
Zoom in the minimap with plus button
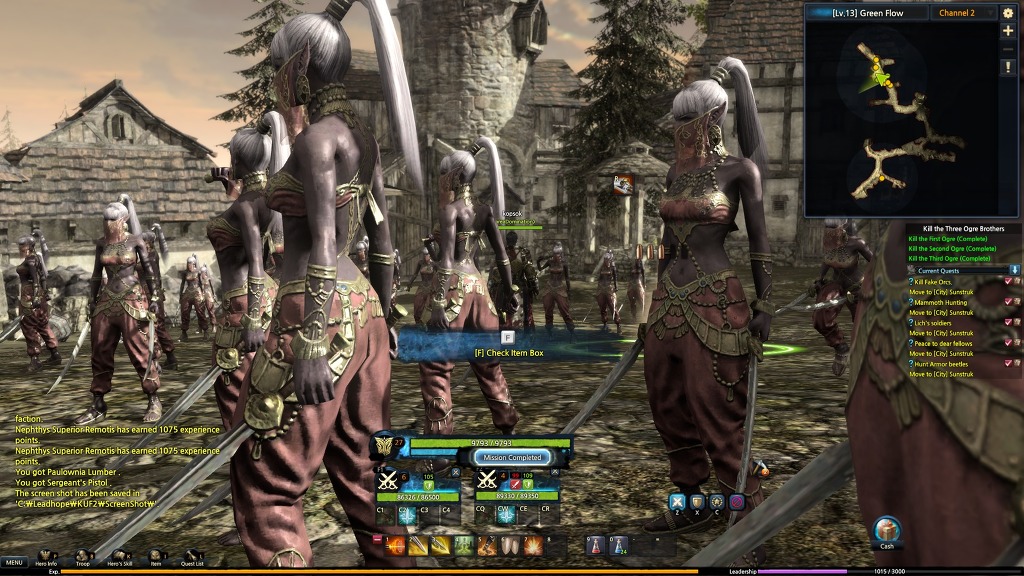coord(1008,32)
